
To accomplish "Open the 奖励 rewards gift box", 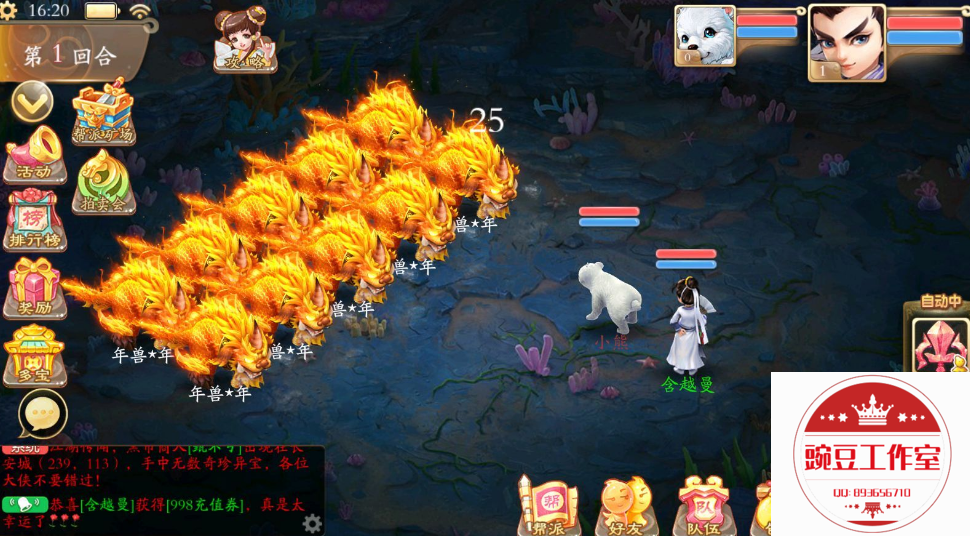I will tap(35, 287).
